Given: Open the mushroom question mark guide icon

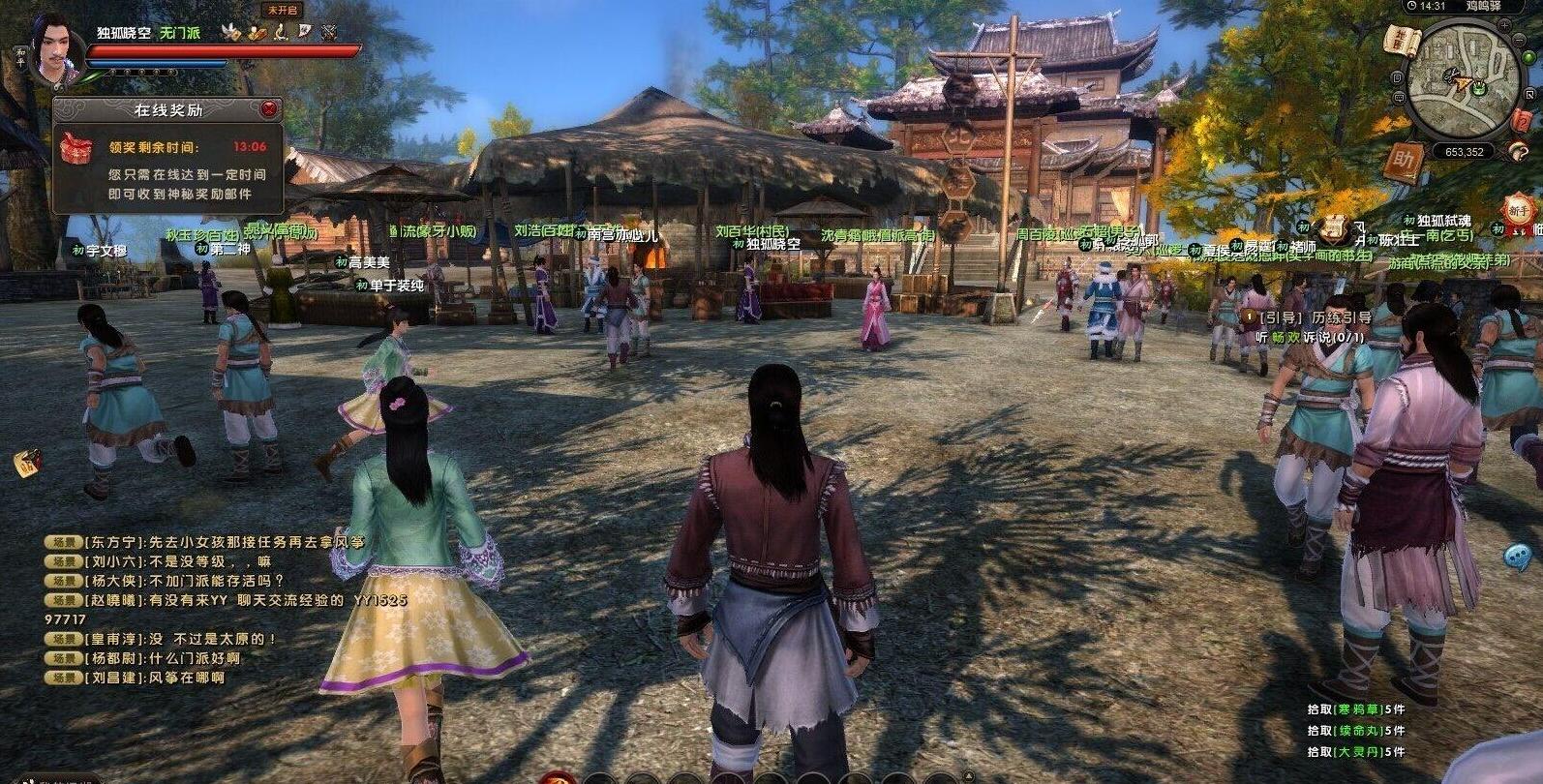Looking at the screenshot, I should tap(1517, 150).
